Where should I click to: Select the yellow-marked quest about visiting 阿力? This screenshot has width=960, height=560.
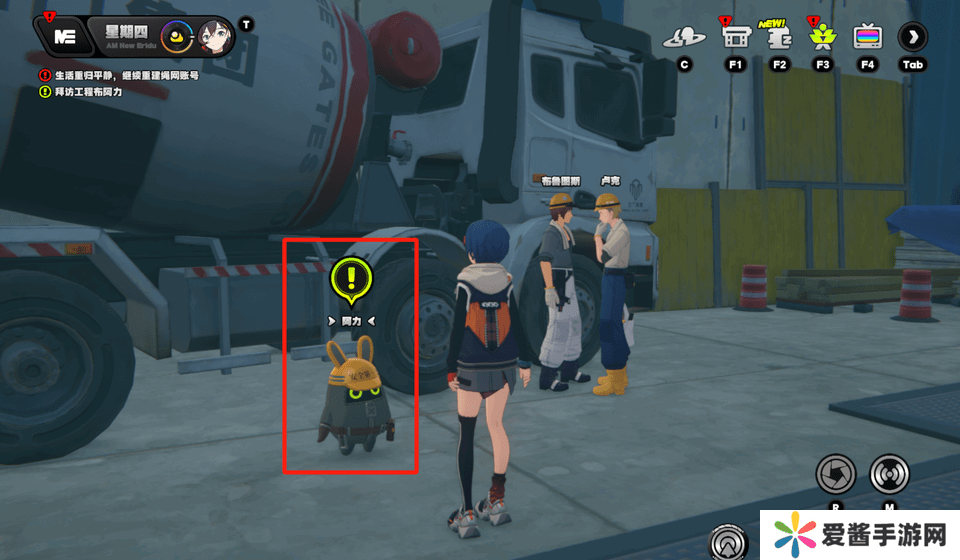click(86, 92)
